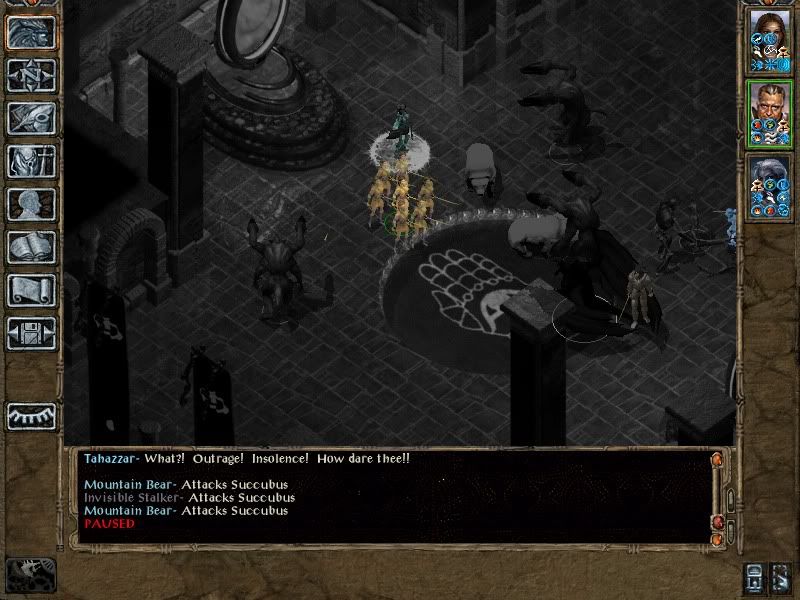Click the message log's lowest scroll gem
Screen dimensions: 800x600
(716, 538)
